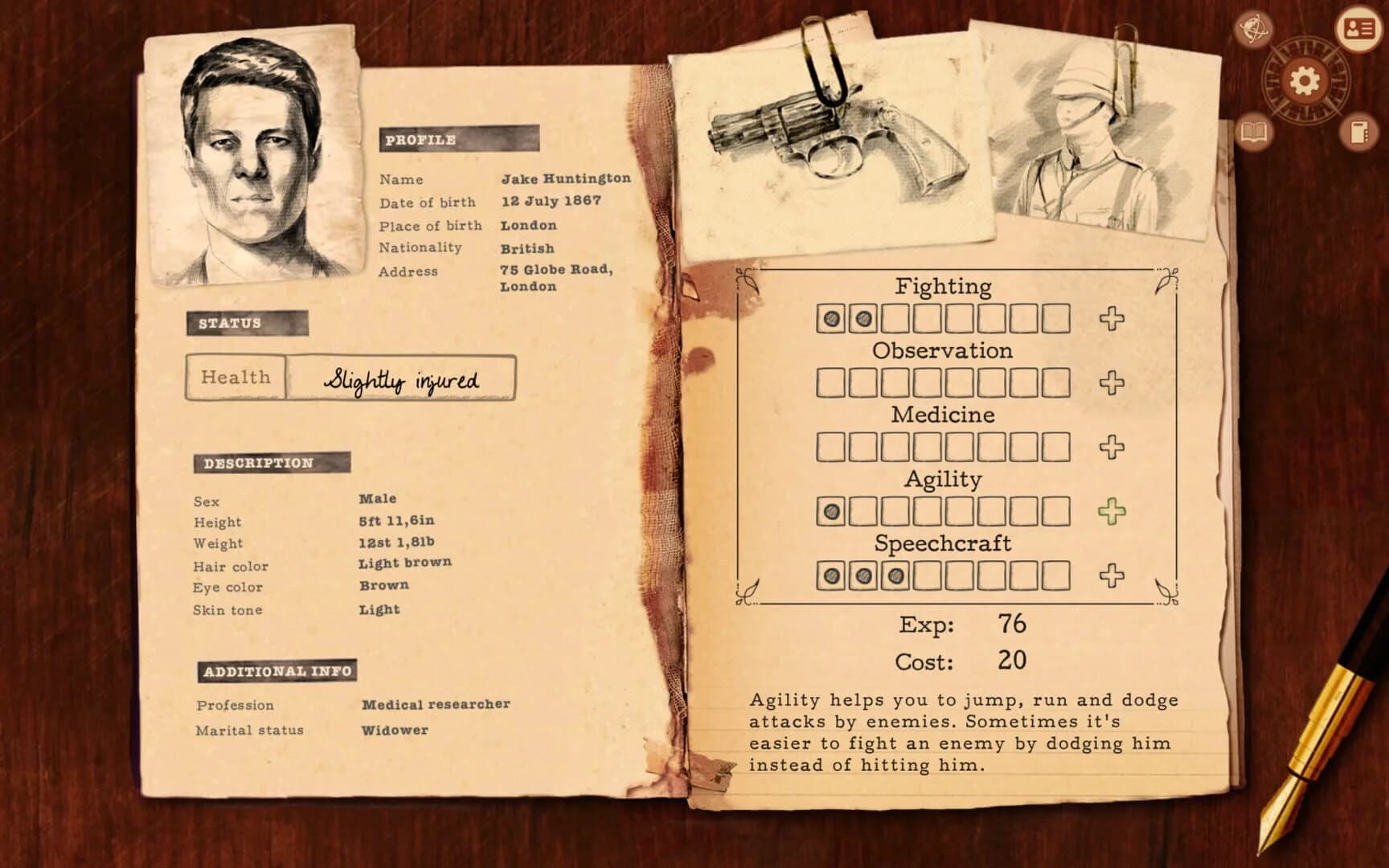Screen dimensions: 1389x868
Task: Click the plus icon next to Fighting
Action: (x=1112, y=317)
